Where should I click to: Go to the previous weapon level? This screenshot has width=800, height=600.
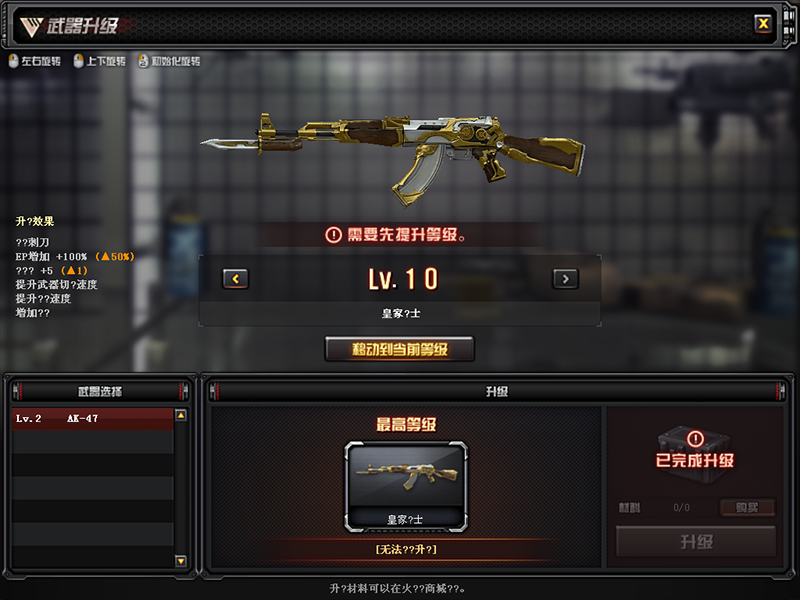click(x=235, y=279)
